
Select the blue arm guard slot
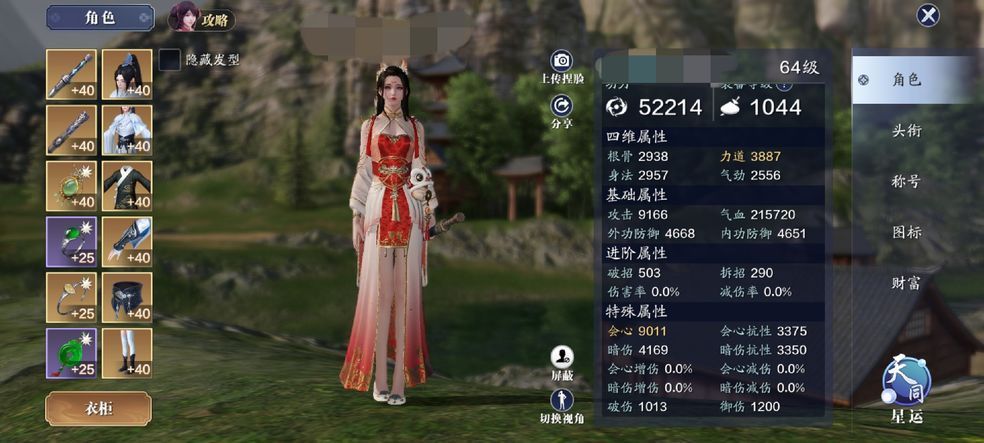(127, 242)
